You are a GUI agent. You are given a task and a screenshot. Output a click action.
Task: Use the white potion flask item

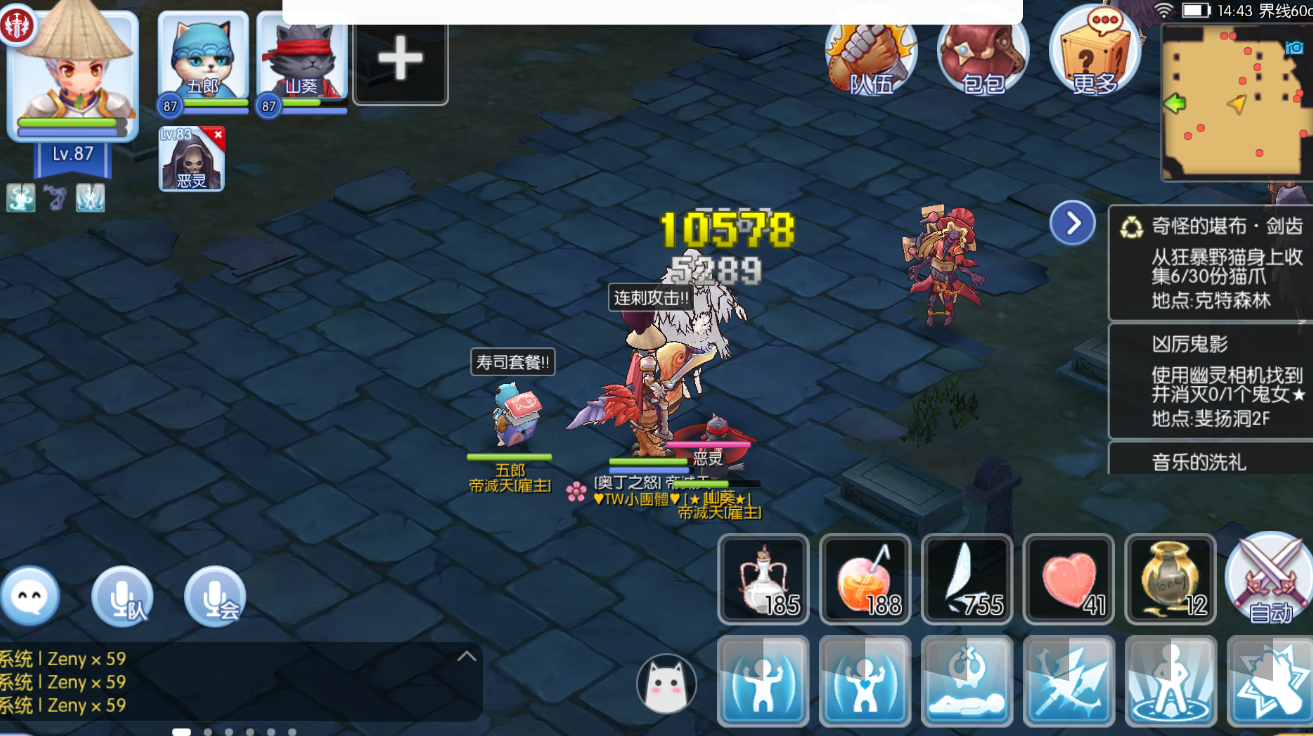[x=763, y=580]
